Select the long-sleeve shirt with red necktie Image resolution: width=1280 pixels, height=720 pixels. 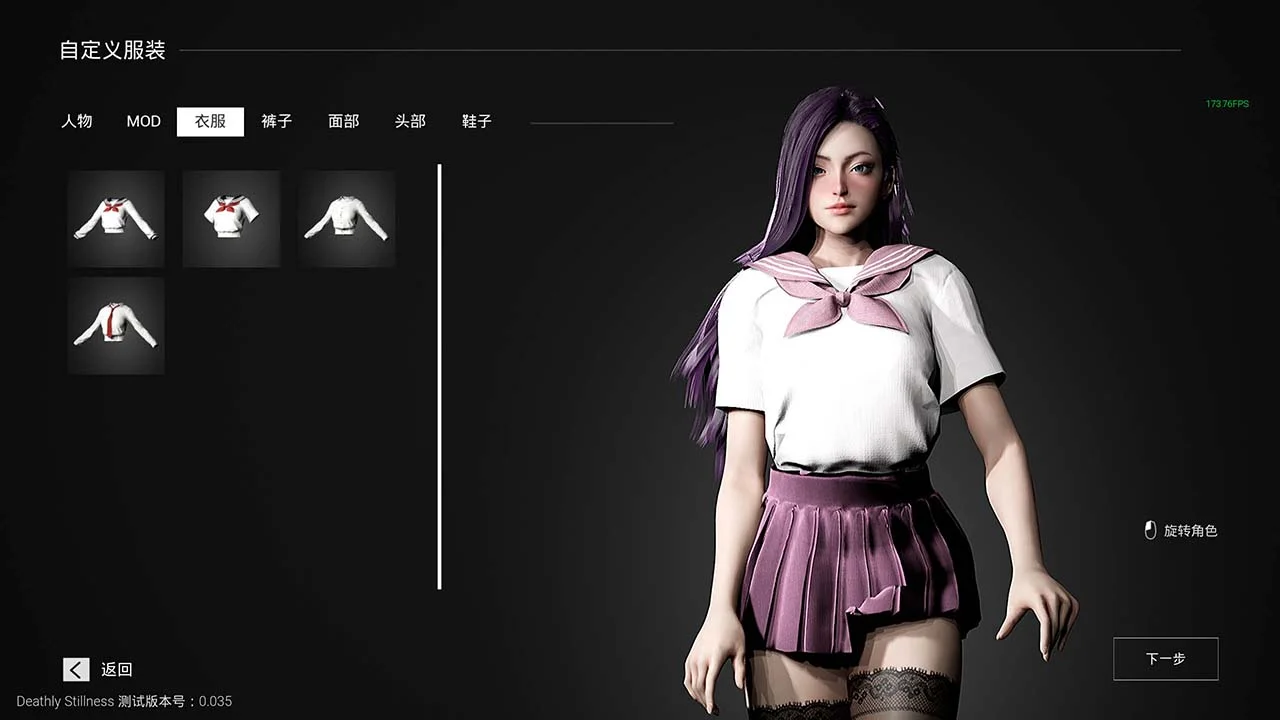[x=116, y=326]
